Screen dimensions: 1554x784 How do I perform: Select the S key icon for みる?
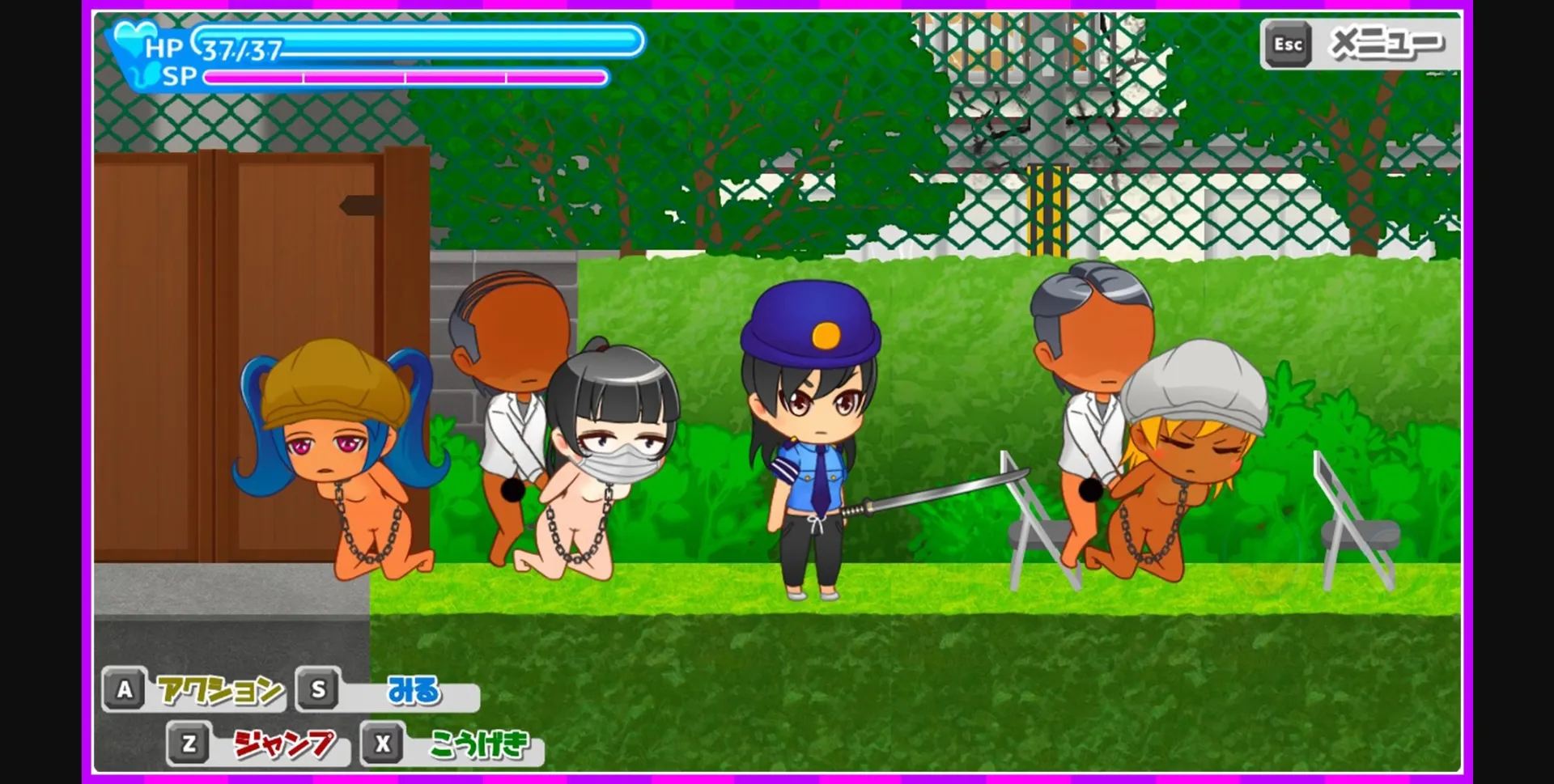pos(318,692)
